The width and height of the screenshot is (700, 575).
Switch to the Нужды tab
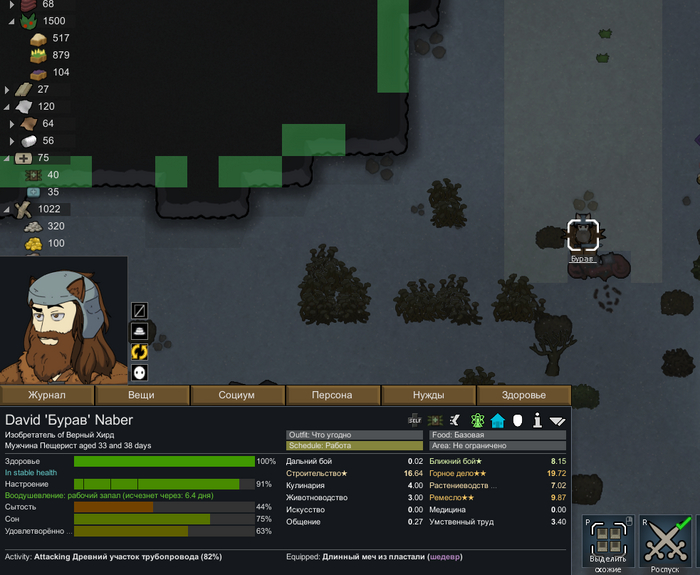tap(428, 395)
